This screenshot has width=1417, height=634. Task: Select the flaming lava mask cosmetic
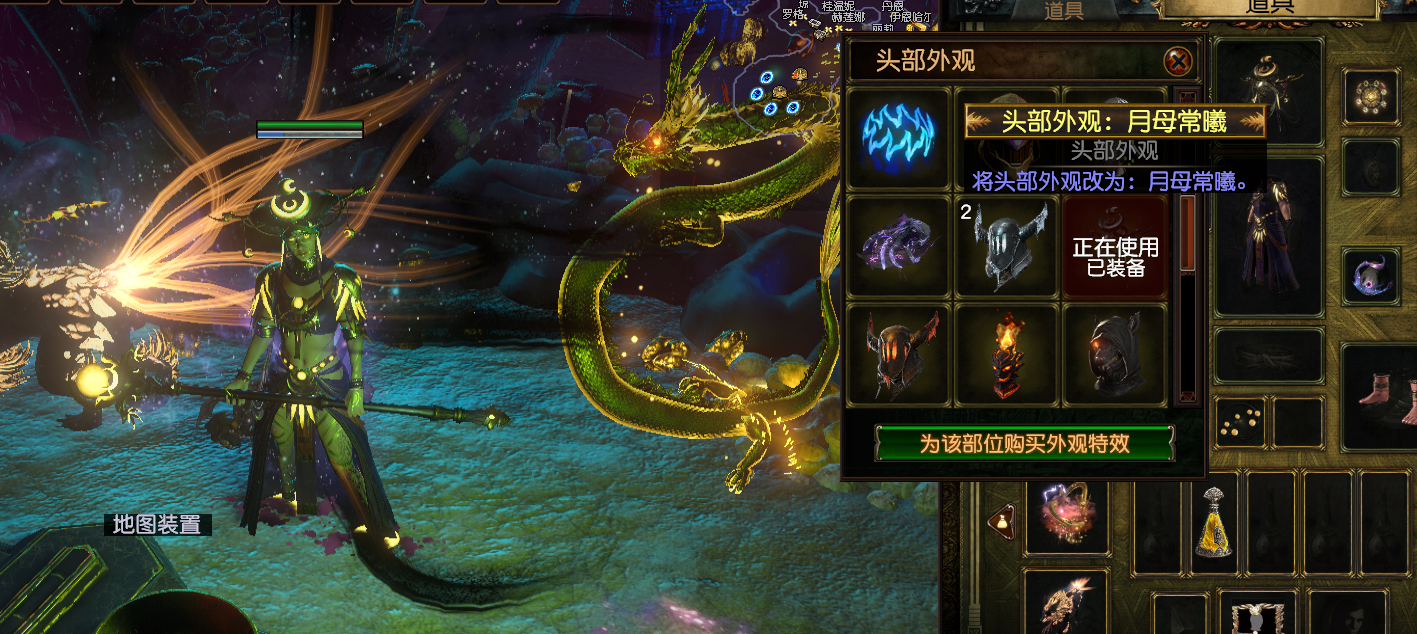pos(1006,354)
